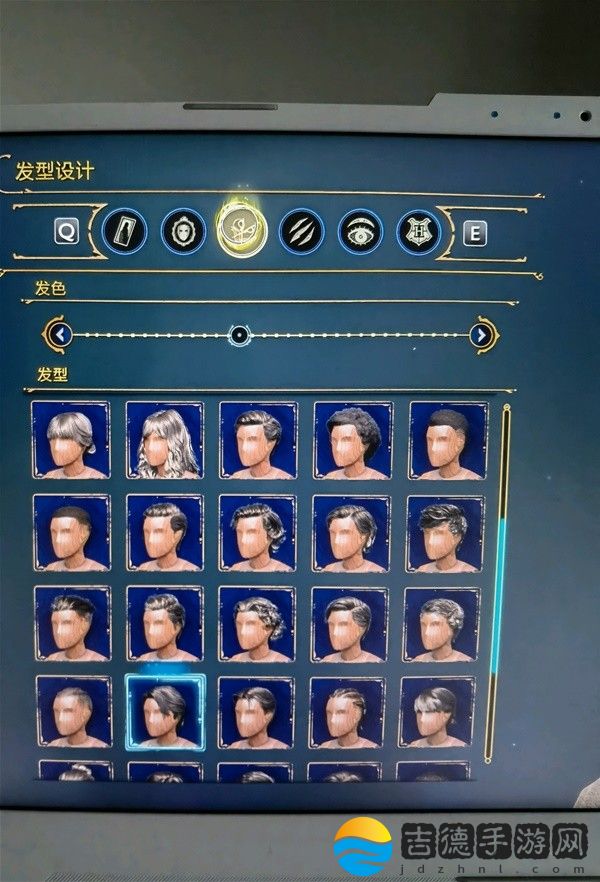Screen dimensions: 600x882
Task: Select the glowing hairstyle category tab
Action: 240,231
